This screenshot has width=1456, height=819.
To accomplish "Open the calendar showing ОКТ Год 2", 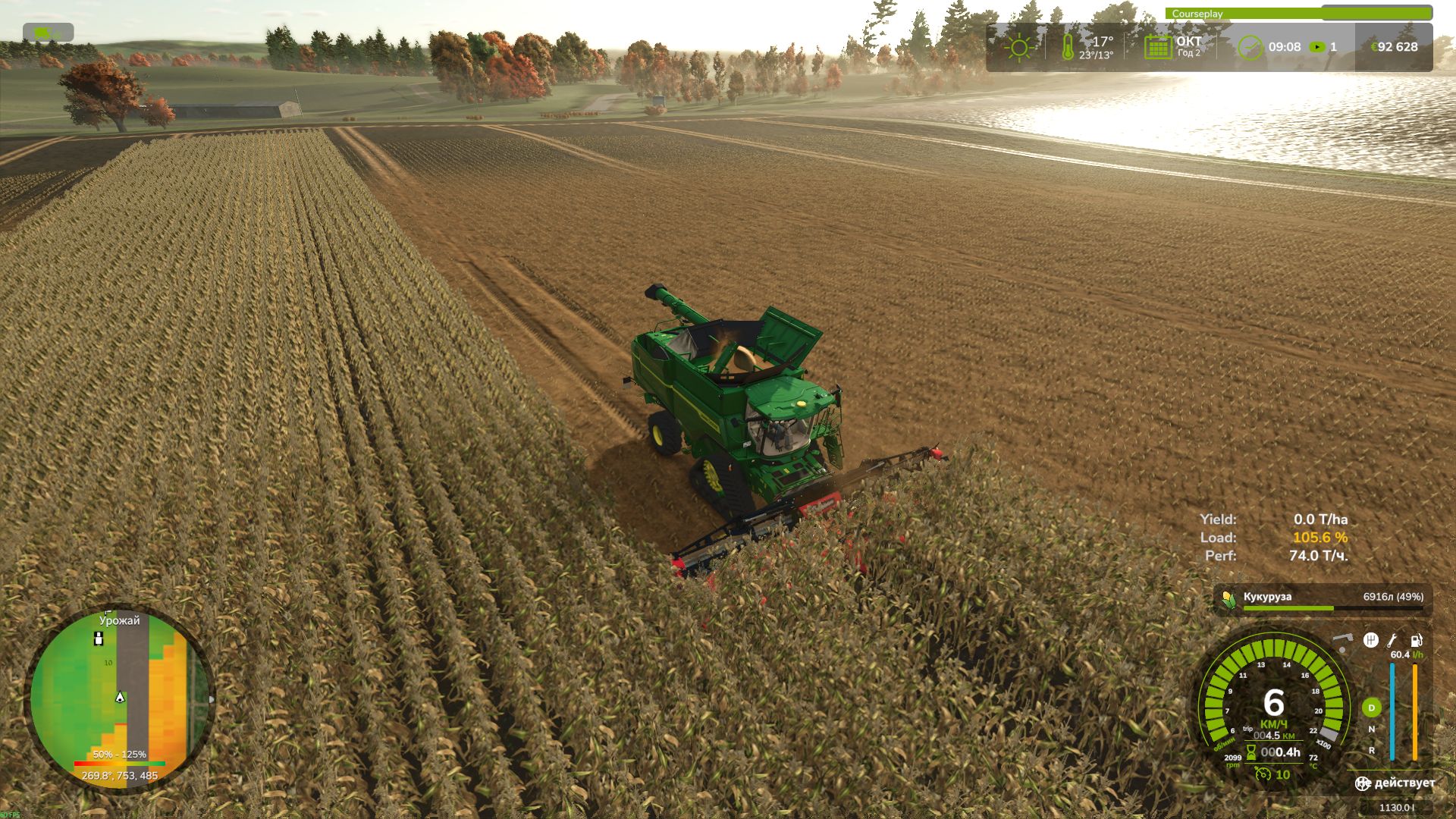I will tap(1158, 47).
